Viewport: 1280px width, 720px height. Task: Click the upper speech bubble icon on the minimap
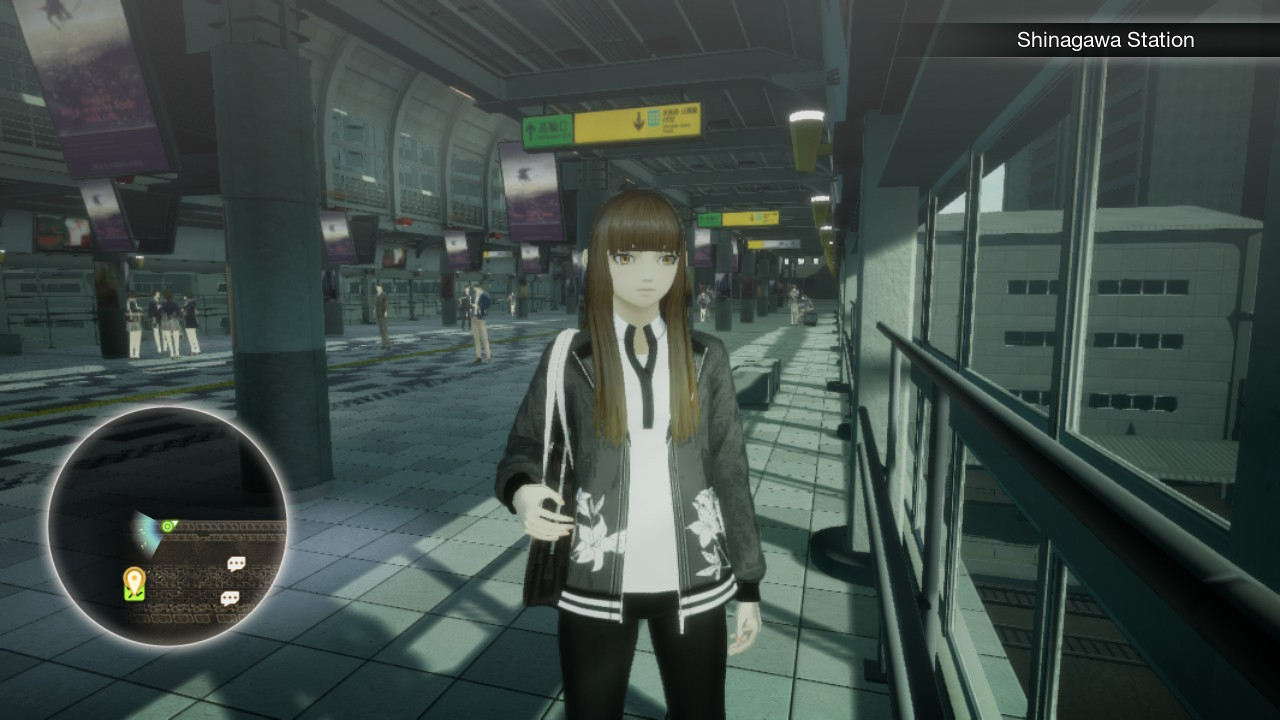coord(236,563)
